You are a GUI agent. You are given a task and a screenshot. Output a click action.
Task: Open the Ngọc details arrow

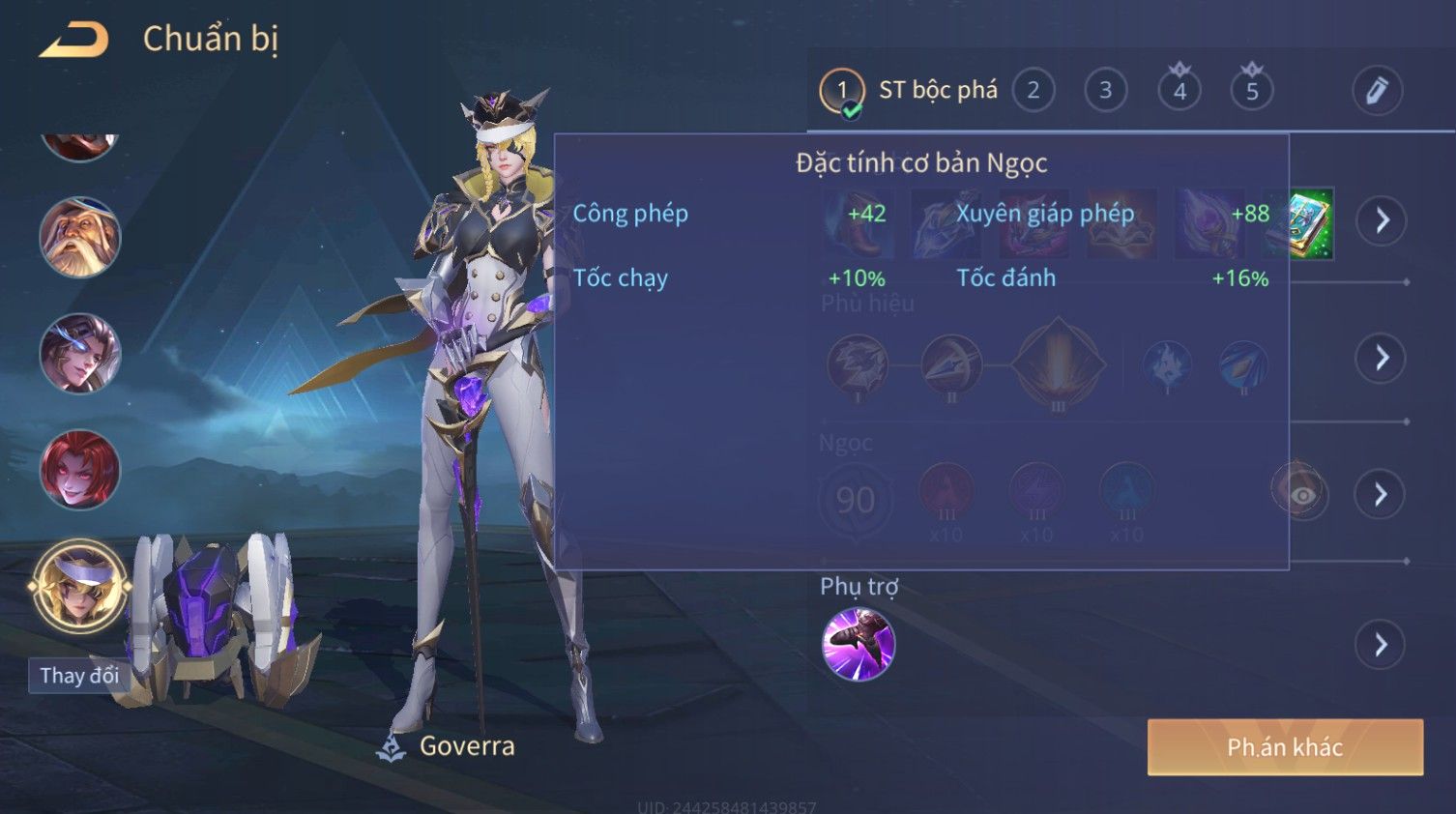pos(1381,495)
